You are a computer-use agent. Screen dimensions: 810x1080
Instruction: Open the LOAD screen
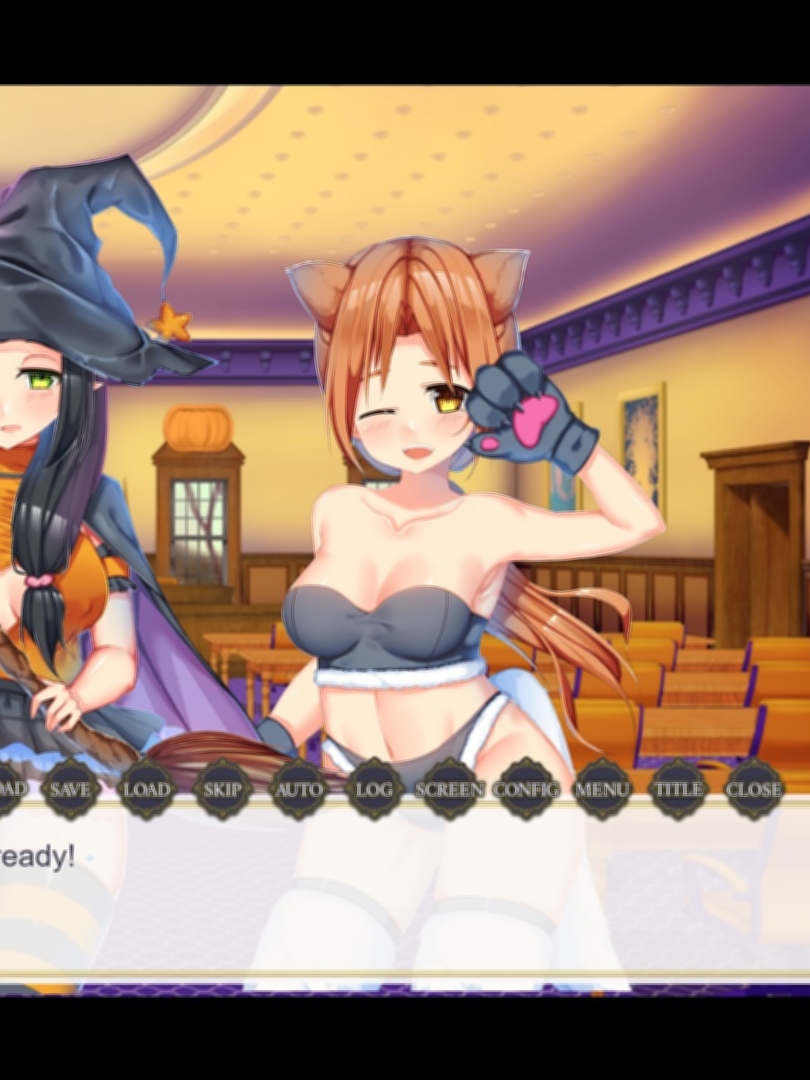coord(146,789)
